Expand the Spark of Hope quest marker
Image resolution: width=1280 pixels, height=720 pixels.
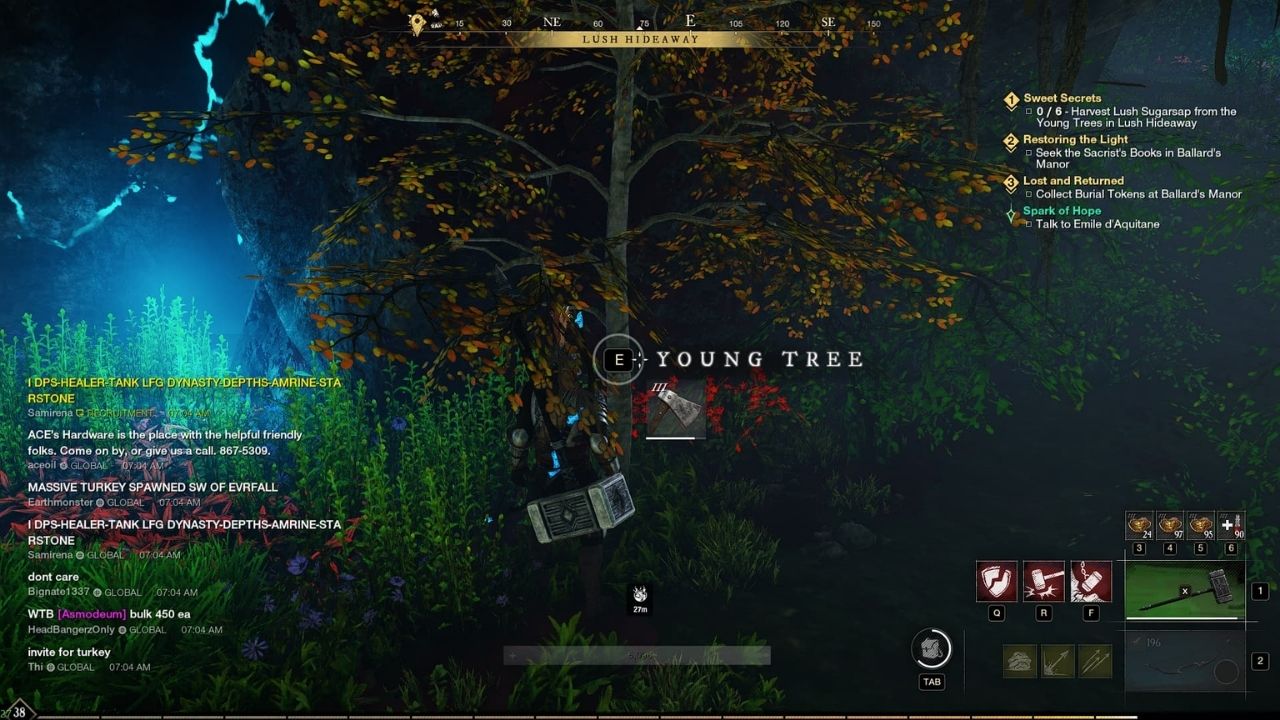click(1011, 212)
